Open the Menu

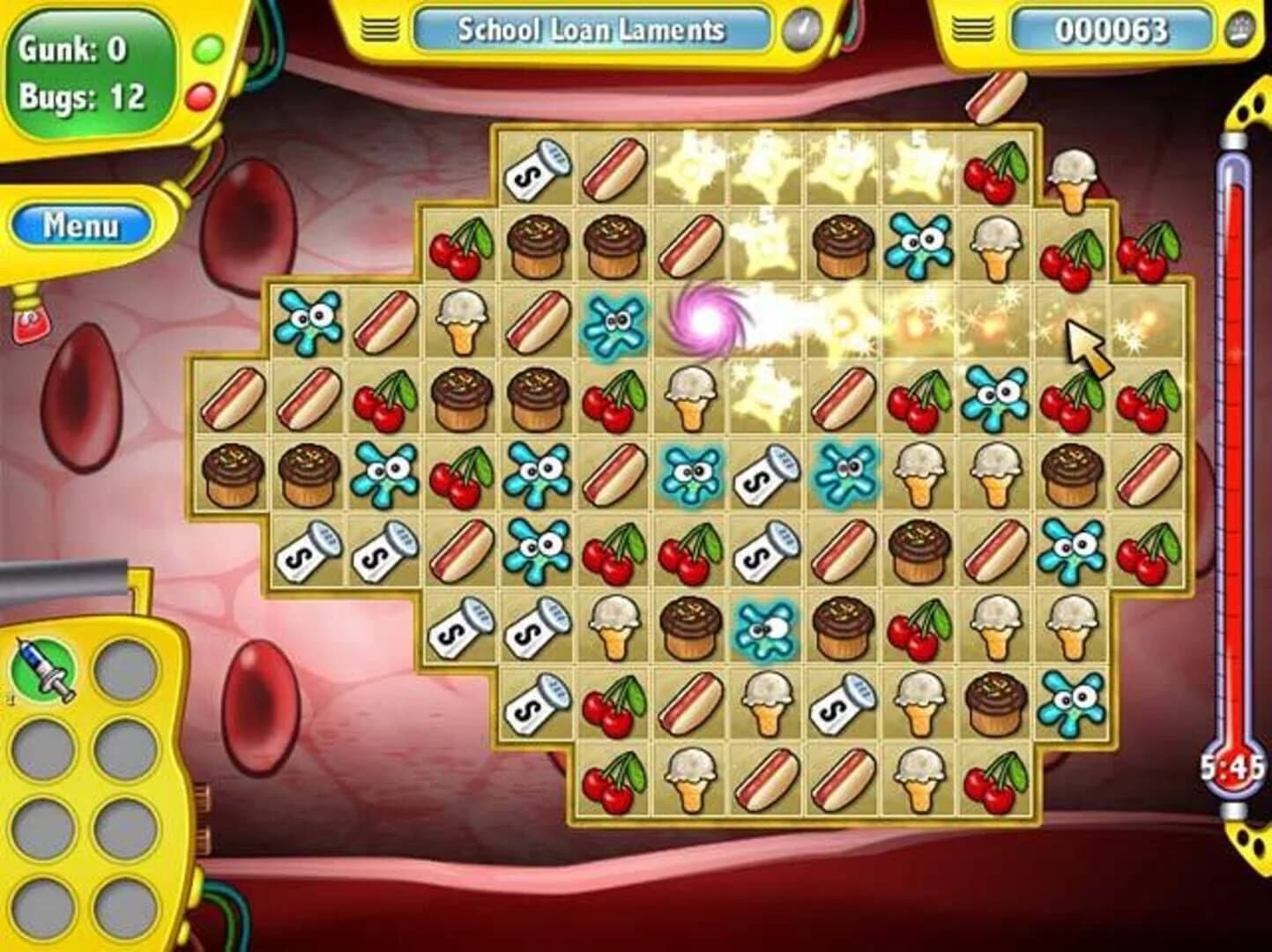tap(81, 224)
